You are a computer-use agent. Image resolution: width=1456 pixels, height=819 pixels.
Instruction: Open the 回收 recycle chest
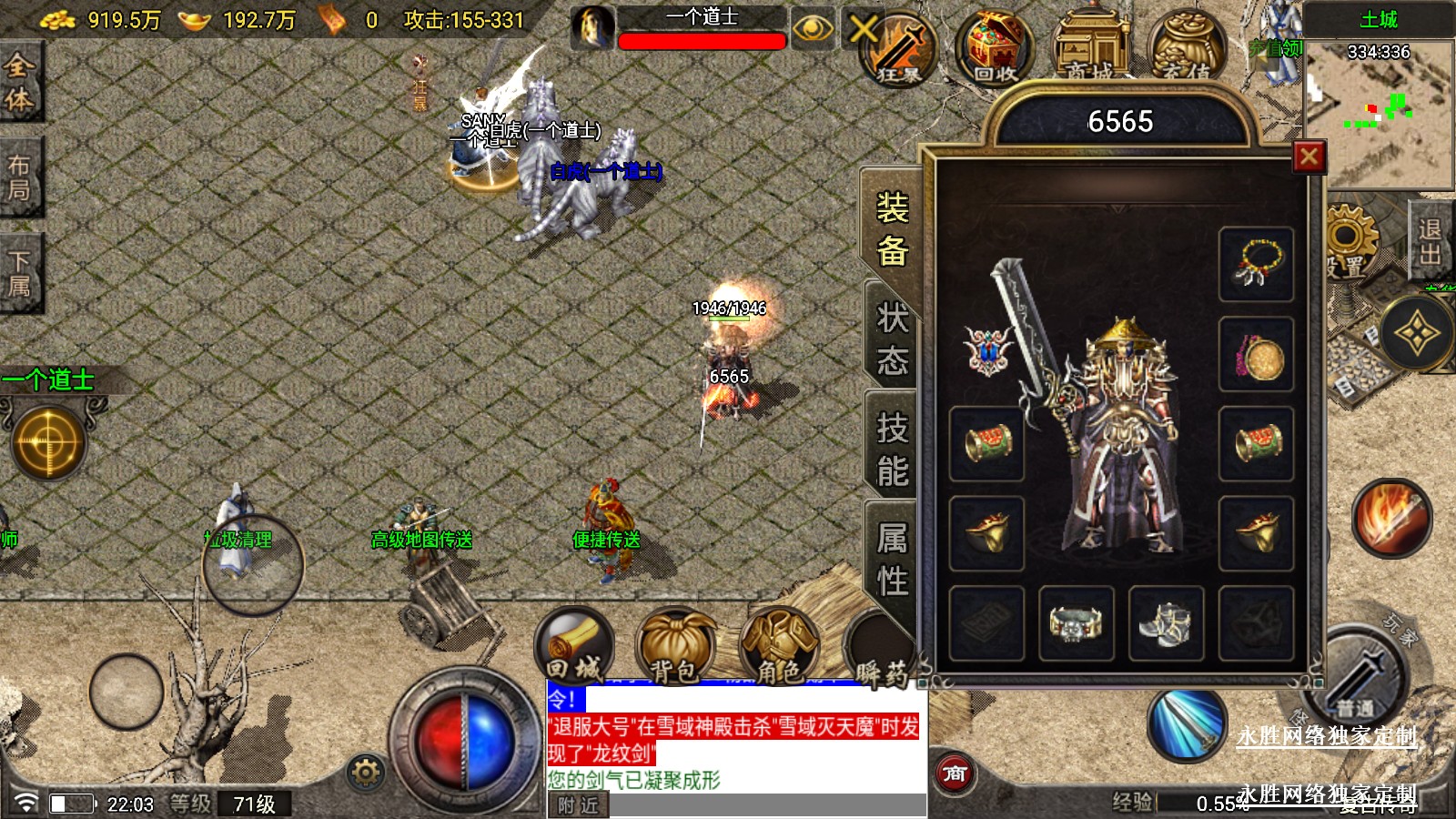click(x=996, y=47)
